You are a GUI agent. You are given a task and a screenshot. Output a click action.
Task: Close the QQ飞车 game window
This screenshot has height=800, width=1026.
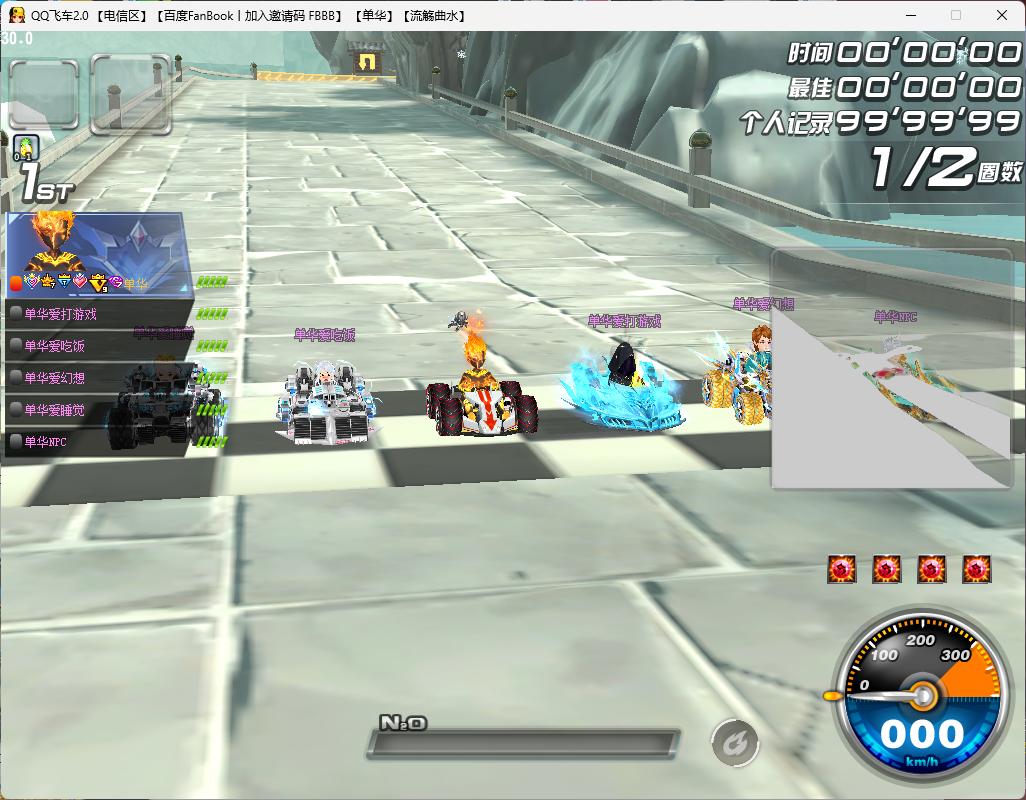(x=1002, y=15)
